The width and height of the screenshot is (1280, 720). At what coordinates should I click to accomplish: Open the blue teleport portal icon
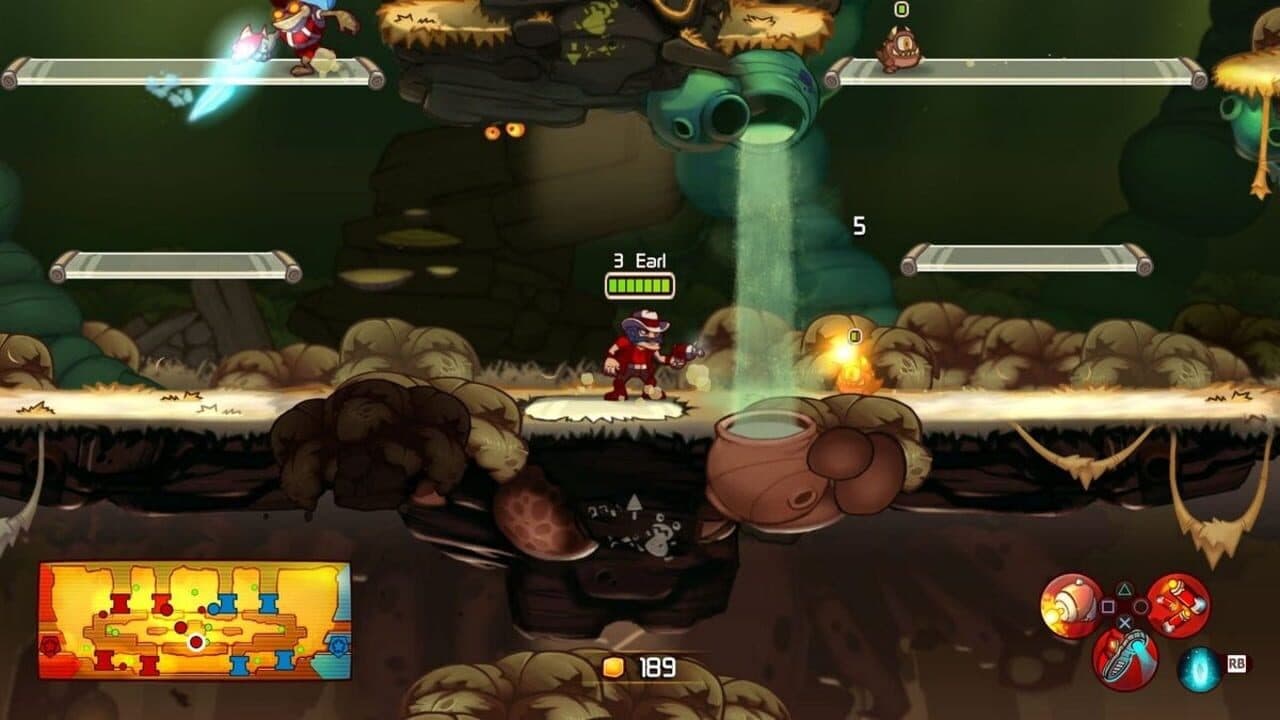[x=1198, y=667]
